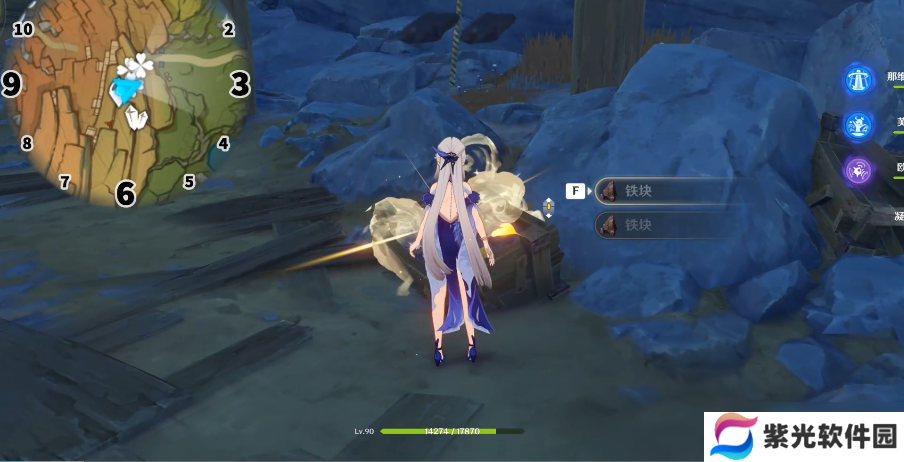Click the 紫光软件园 watermark logo
The width and height of the screenshot is (904, 462).
tap(803, 437)
